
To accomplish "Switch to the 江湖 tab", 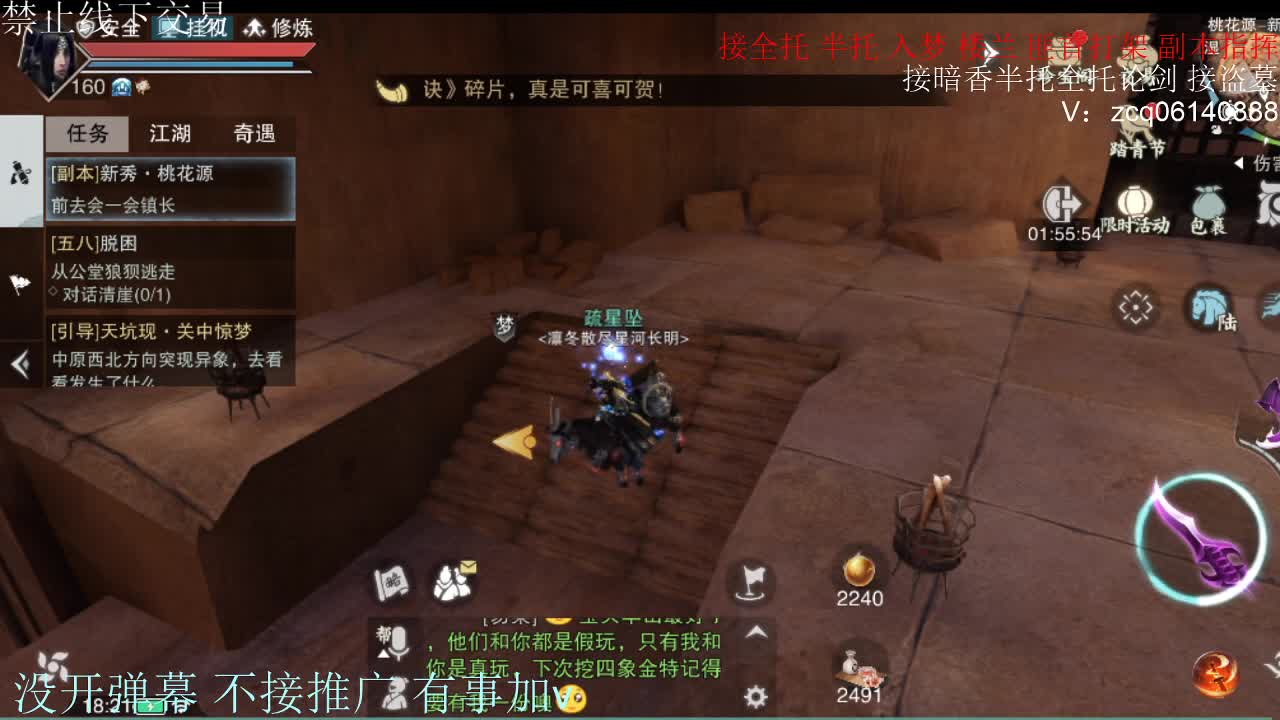I will 172,134.
